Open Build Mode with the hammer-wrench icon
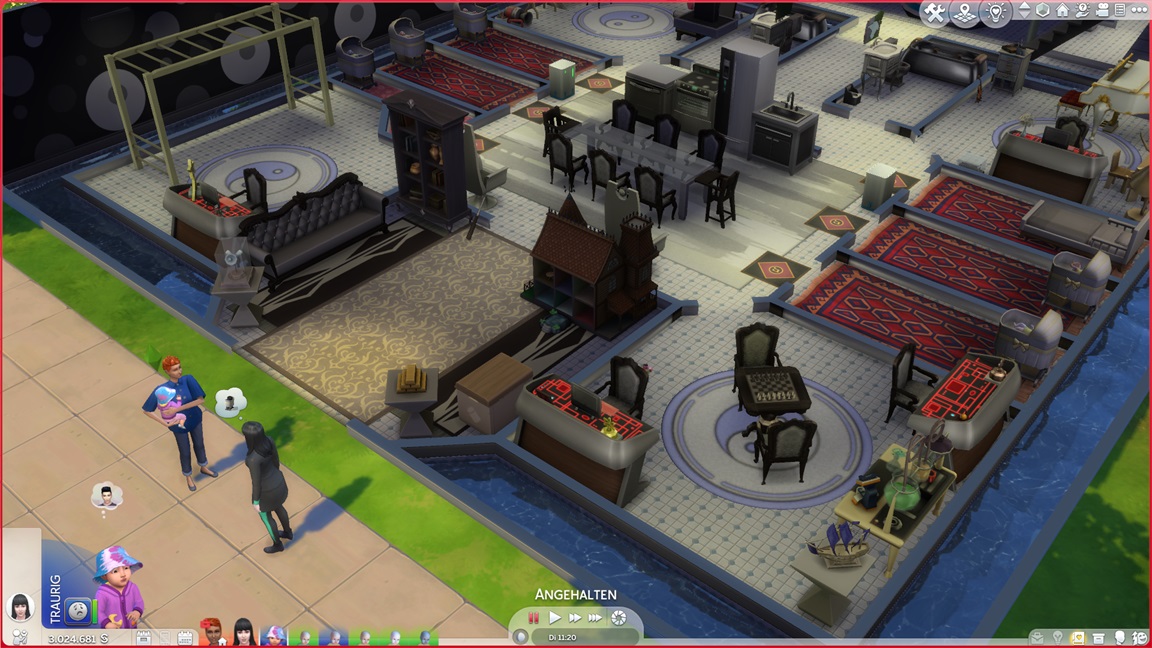The height and width of the screenshot is (648, 1152). click(x=935, y=13)
